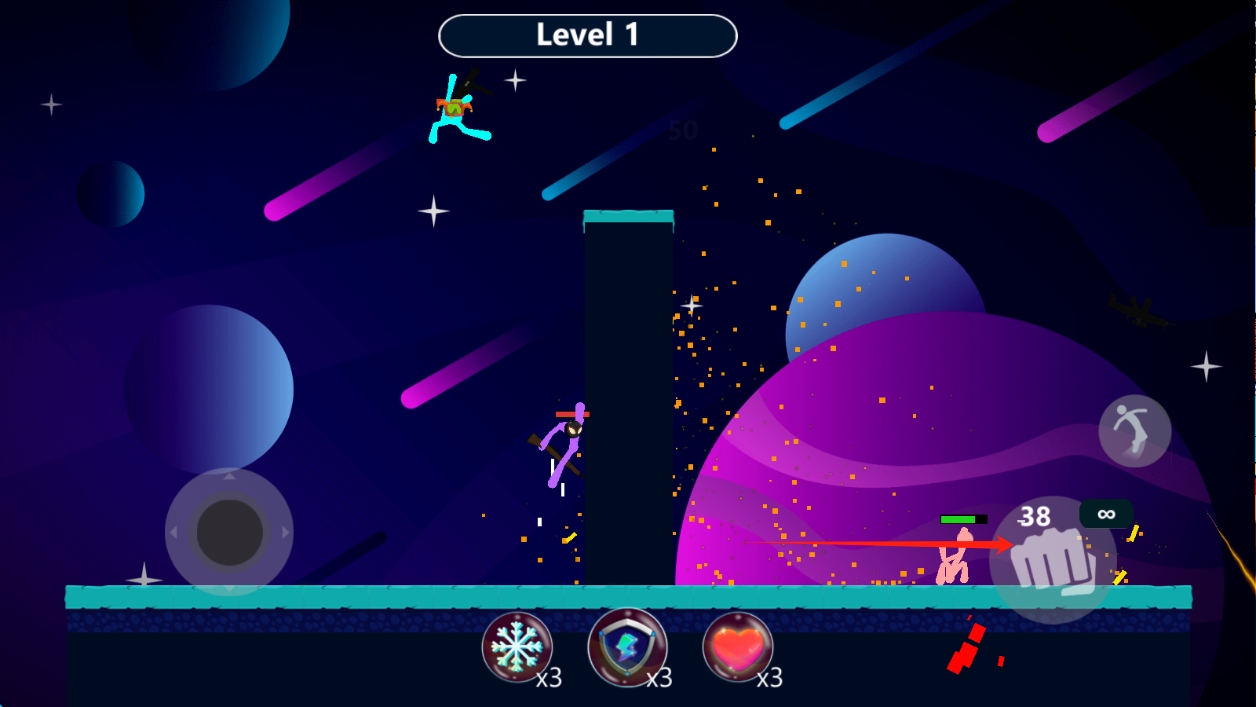Use the lightning shield power-up
The width and height of the screenshot is (1256, 707).
(x=626, y=646)
